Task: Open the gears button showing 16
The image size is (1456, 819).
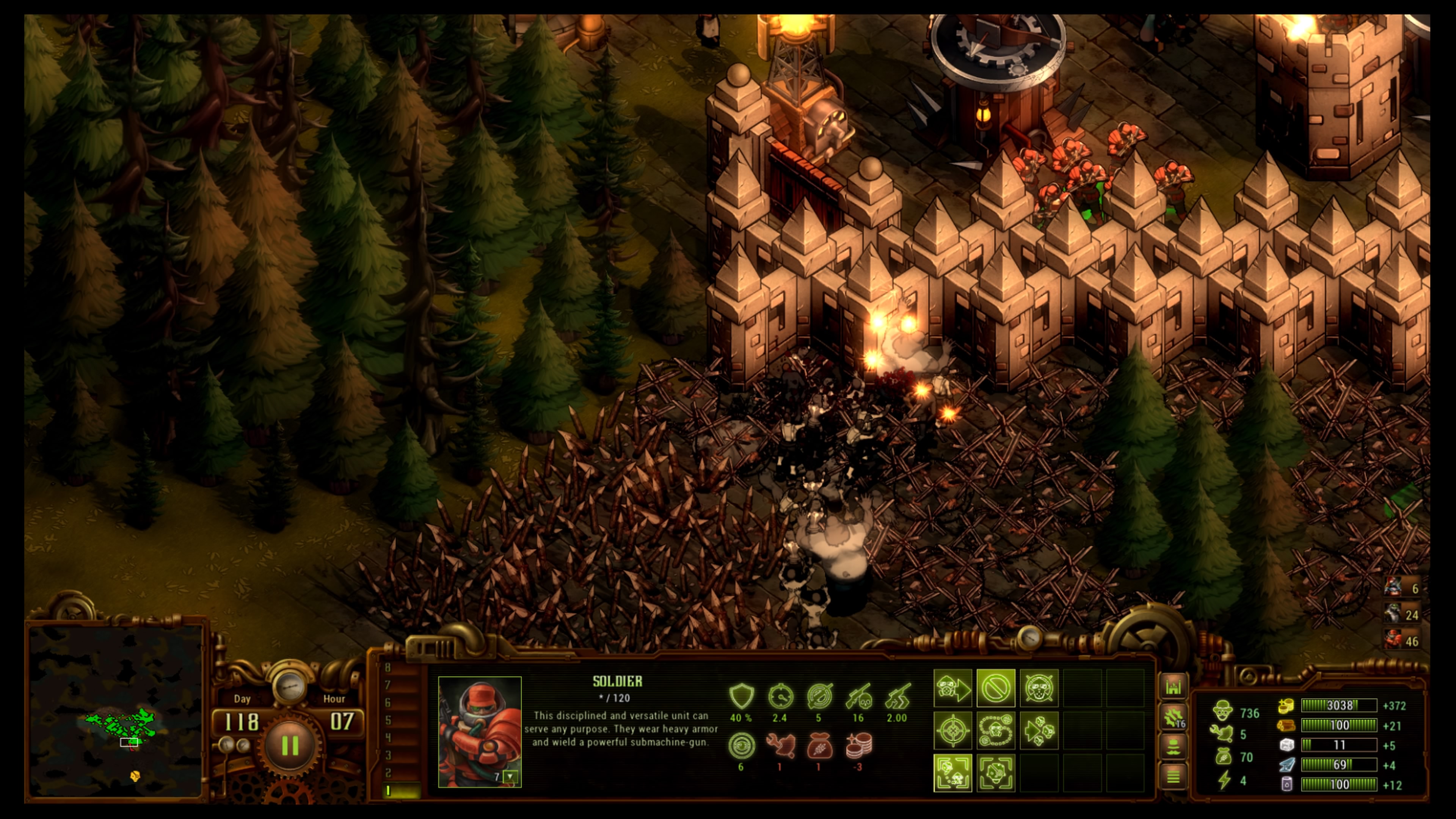Action: click(x=1174, y=717)
